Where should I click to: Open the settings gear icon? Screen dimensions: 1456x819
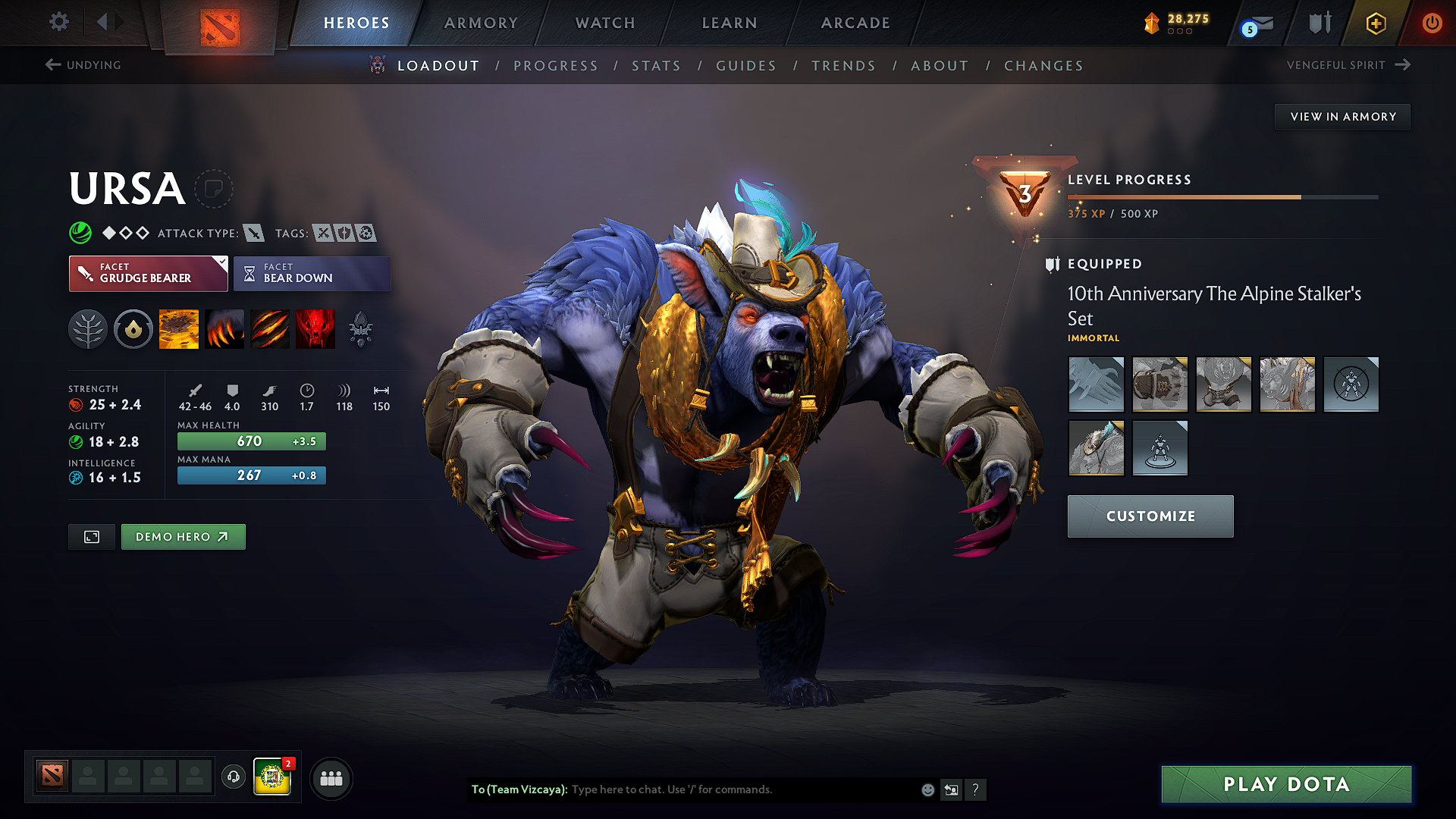click(x=58, y=22)
